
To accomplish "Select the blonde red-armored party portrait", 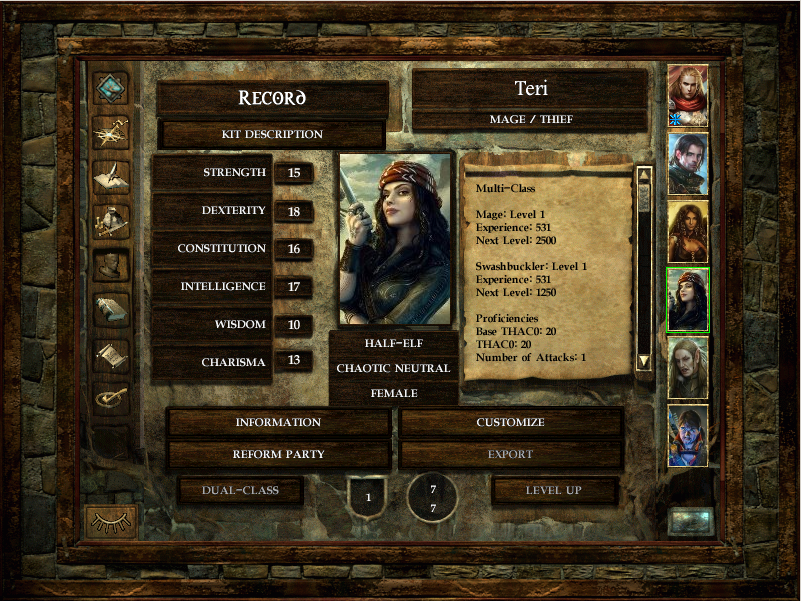I will (x=688, y=95).
